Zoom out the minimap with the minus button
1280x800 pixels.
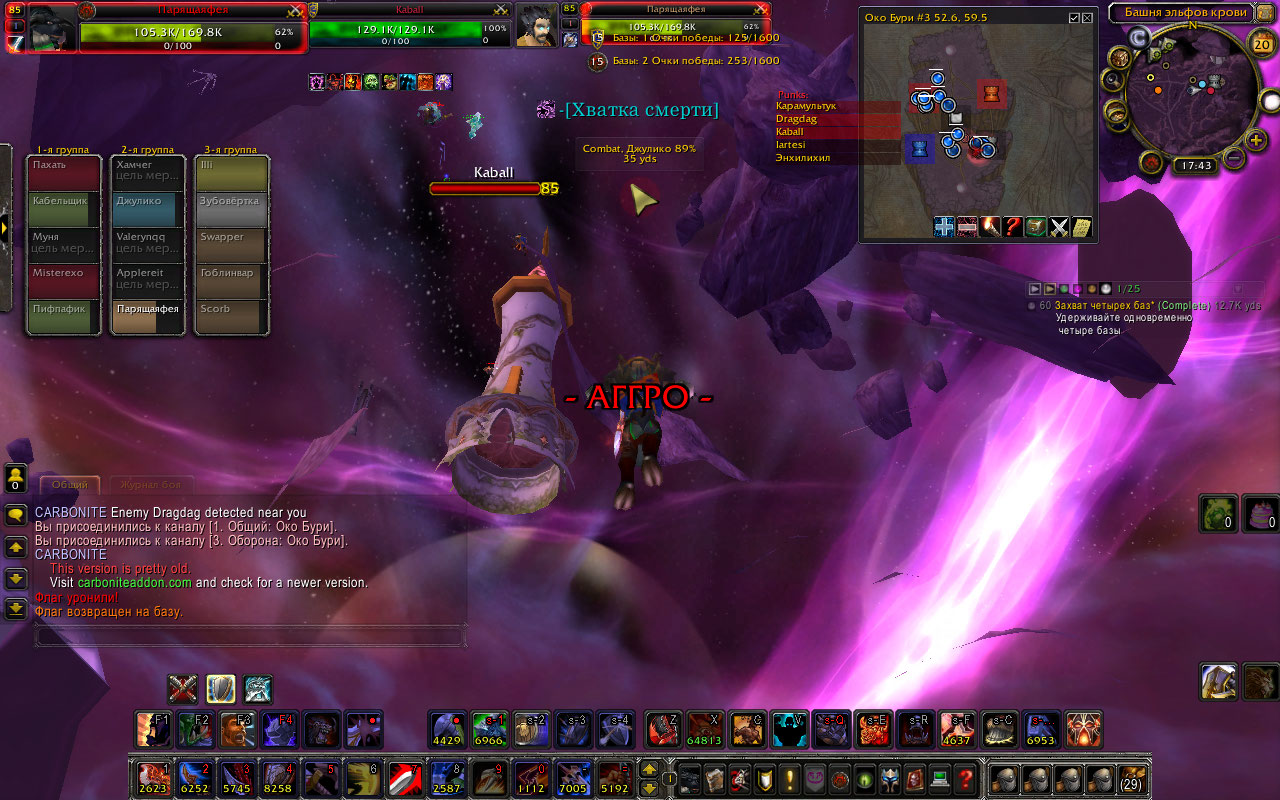pos(1232,158)
